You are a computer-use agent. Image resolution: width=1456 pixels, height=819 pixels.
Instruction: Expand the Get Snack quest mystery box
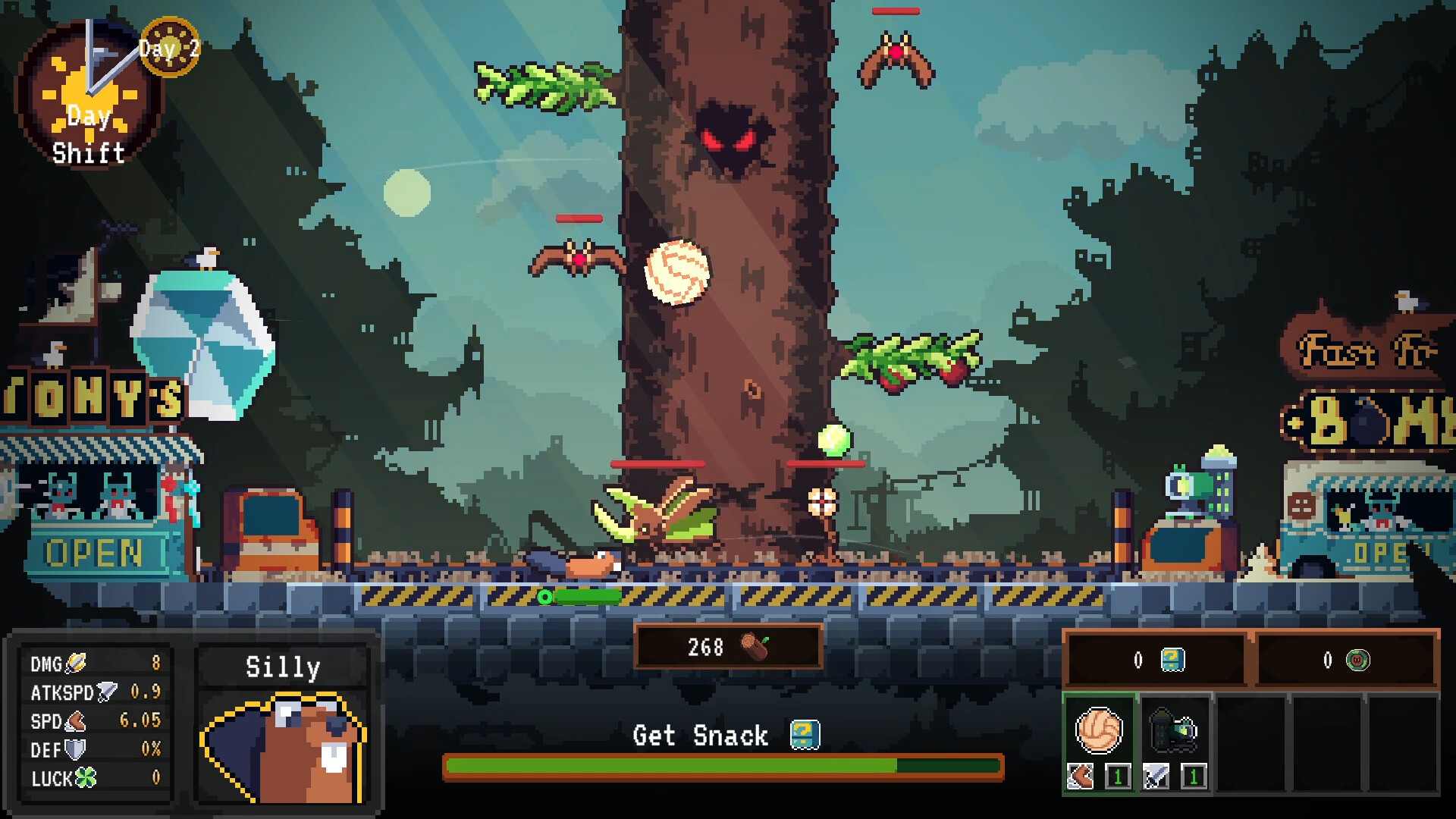click(805, 733)
